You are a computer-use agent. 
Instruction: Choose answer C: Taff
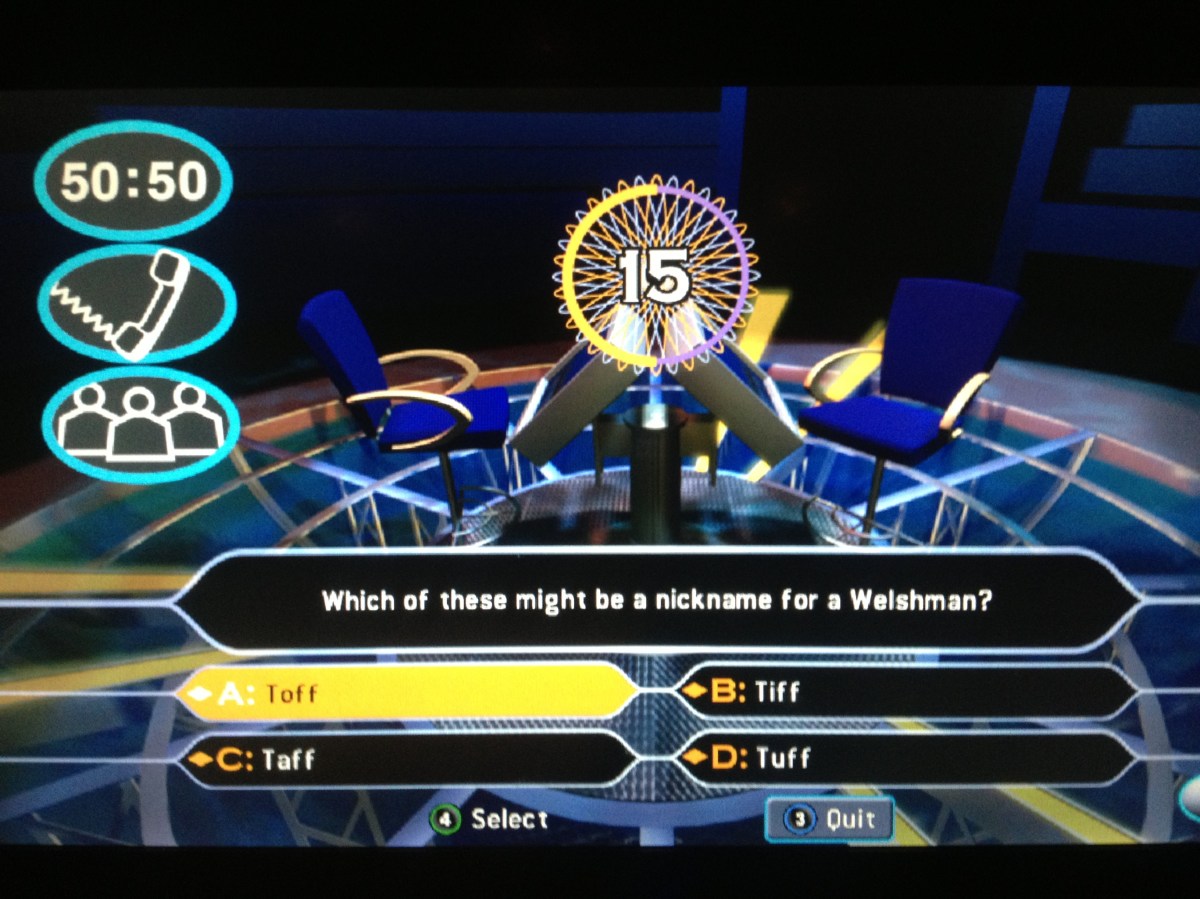(405, 760)
